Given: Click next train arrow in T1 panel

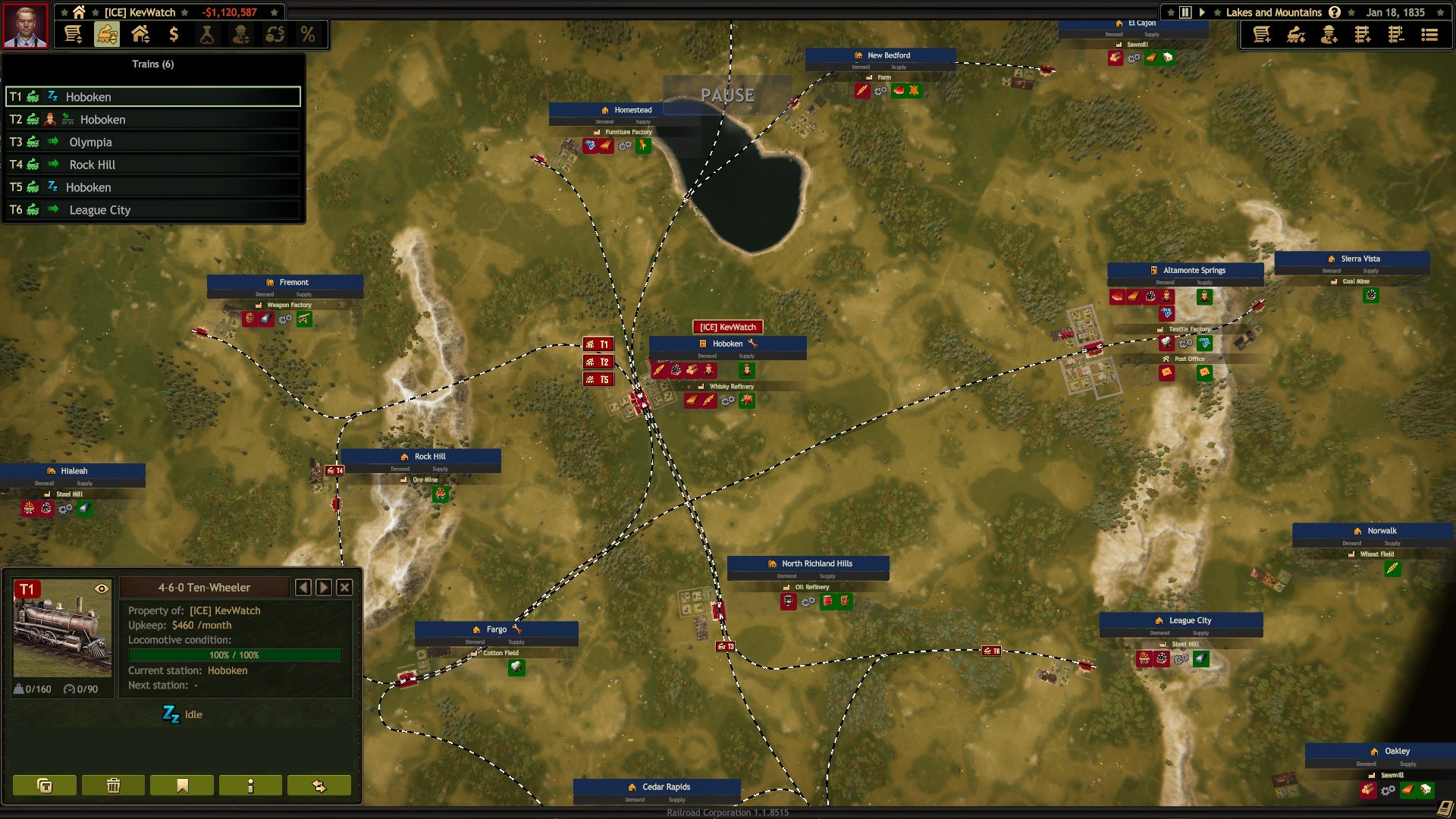Looking at the screenshot, I should pyautogui.click(x=324, y=587).
